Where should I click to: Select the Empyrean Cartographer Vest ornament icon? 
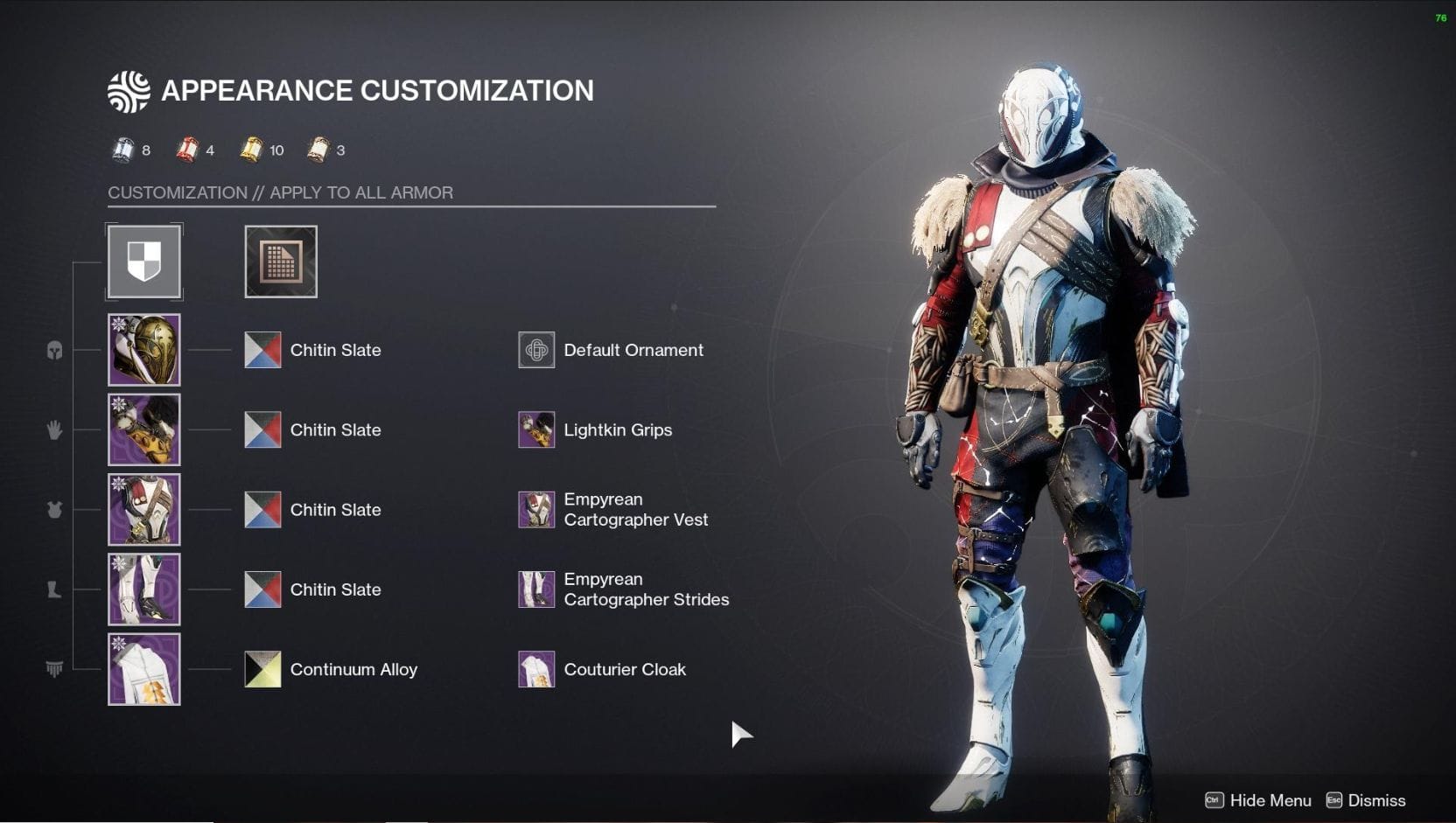click(536, 509)
